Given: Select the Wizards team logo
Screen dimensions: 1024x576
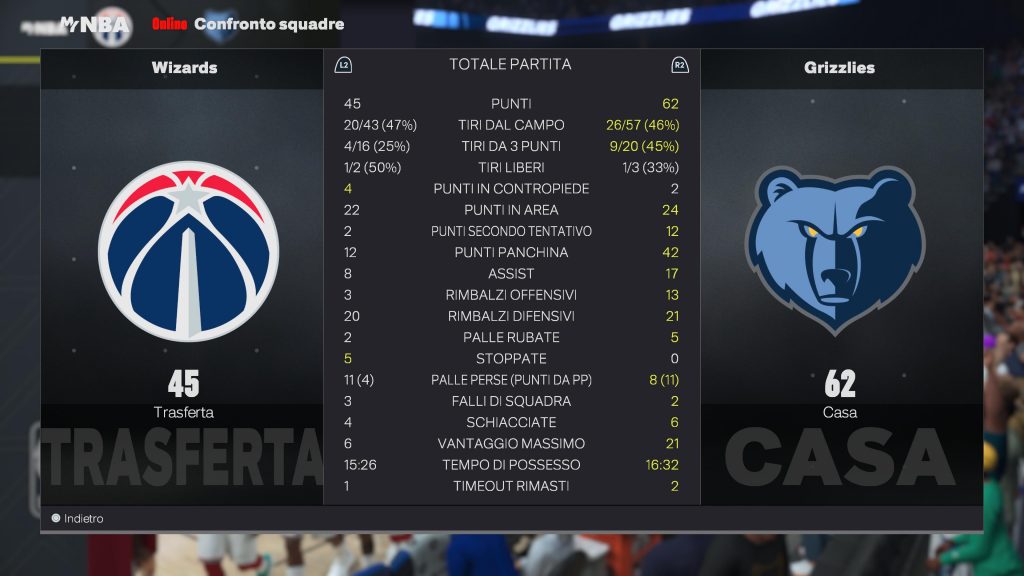Looking at the screenshot, I should click(188, 251).
